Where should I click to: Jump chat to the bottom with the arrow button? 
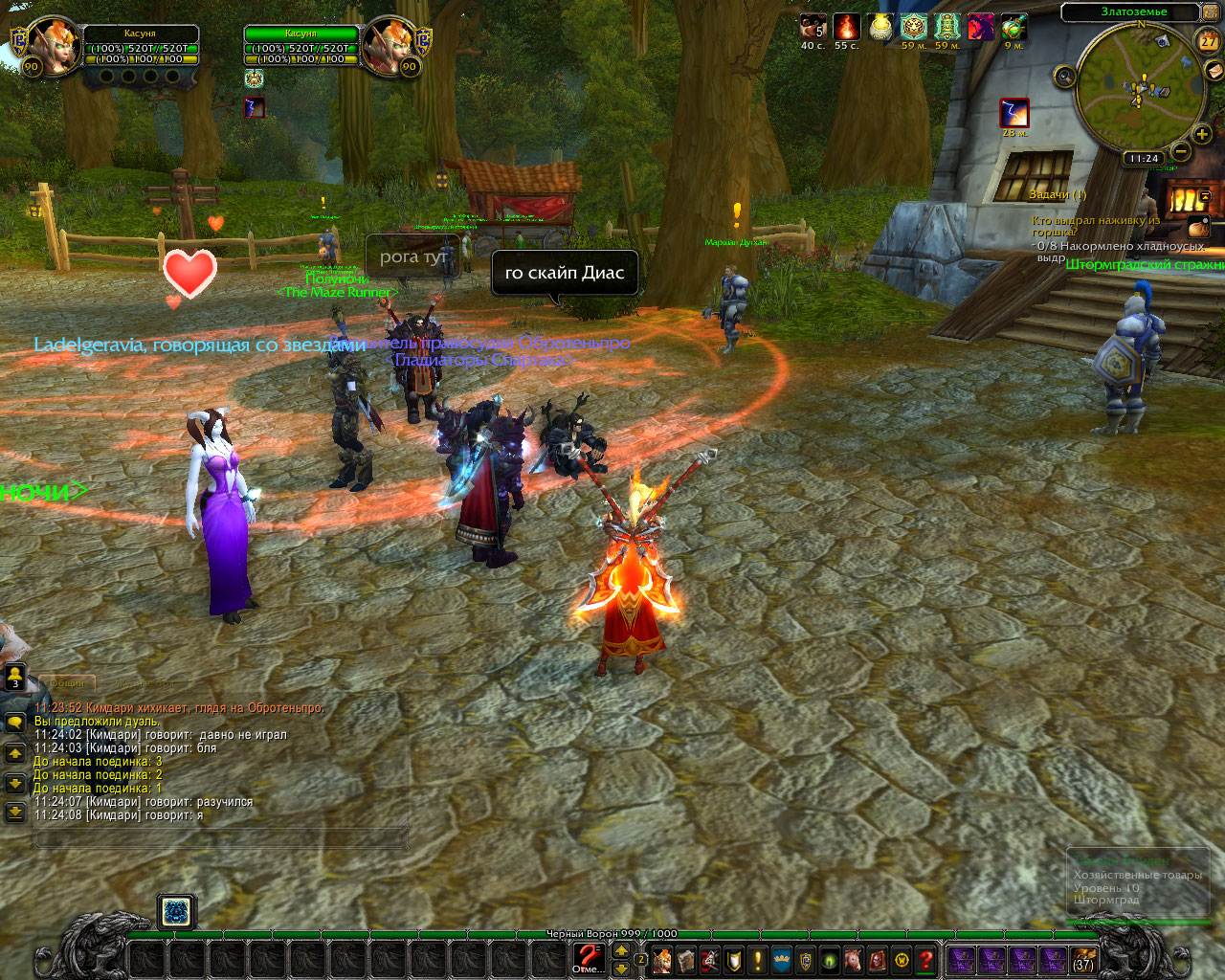15,813
